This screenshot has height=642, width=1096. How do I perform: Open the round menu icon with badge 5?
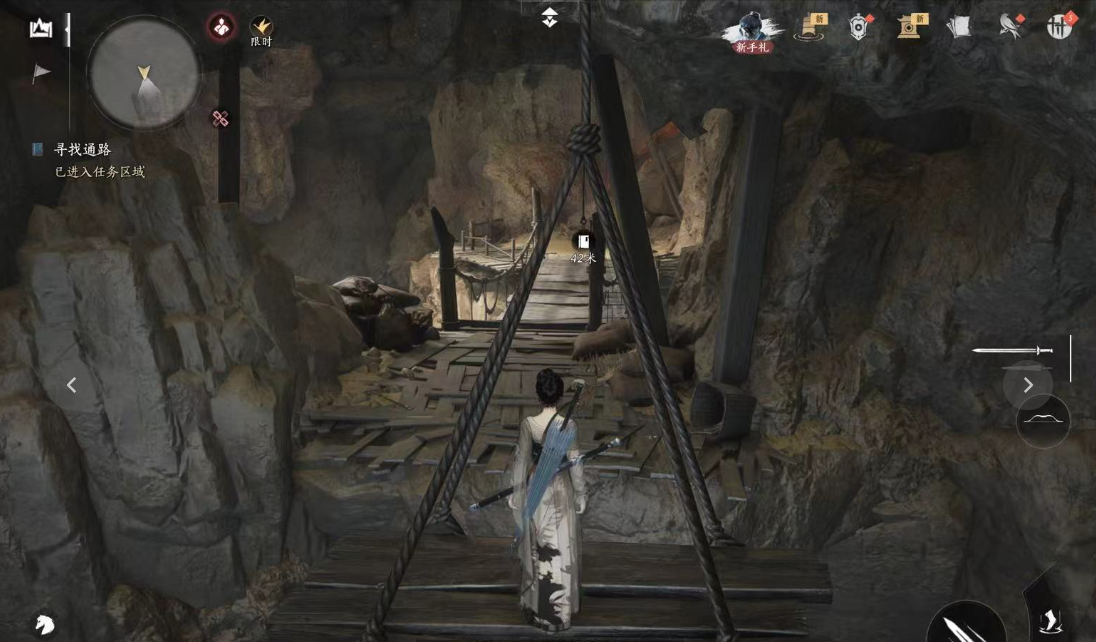click(x=1060, y=27)
